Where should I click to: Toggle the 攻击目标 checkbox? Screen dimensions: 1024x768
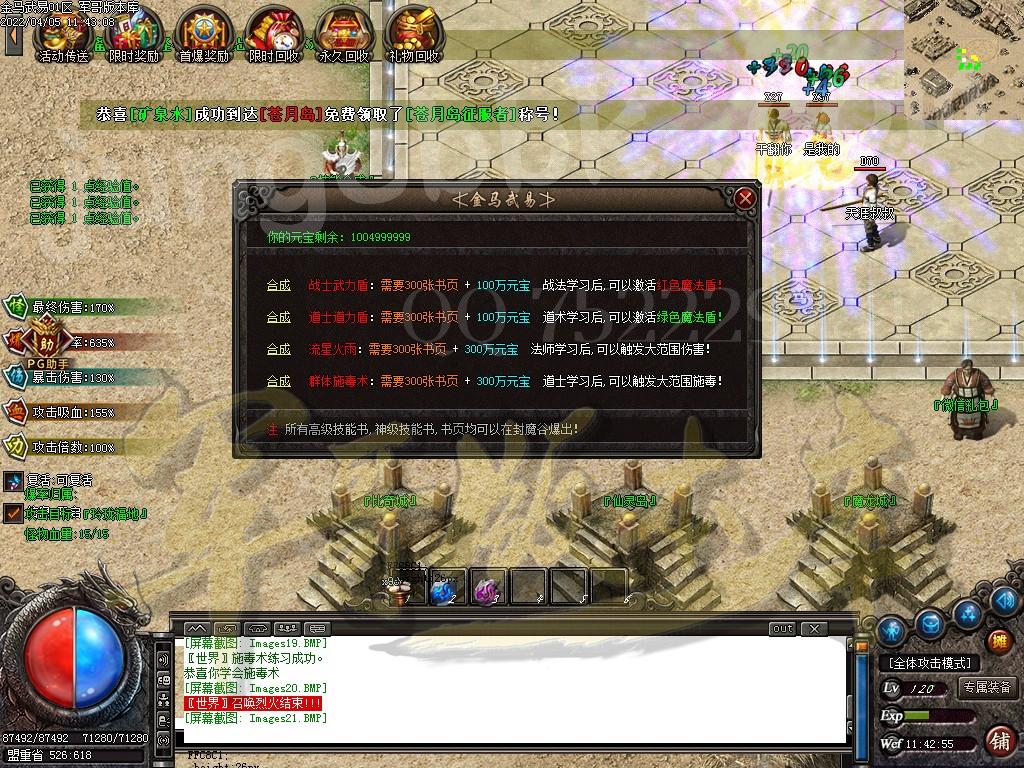point(12,513)
